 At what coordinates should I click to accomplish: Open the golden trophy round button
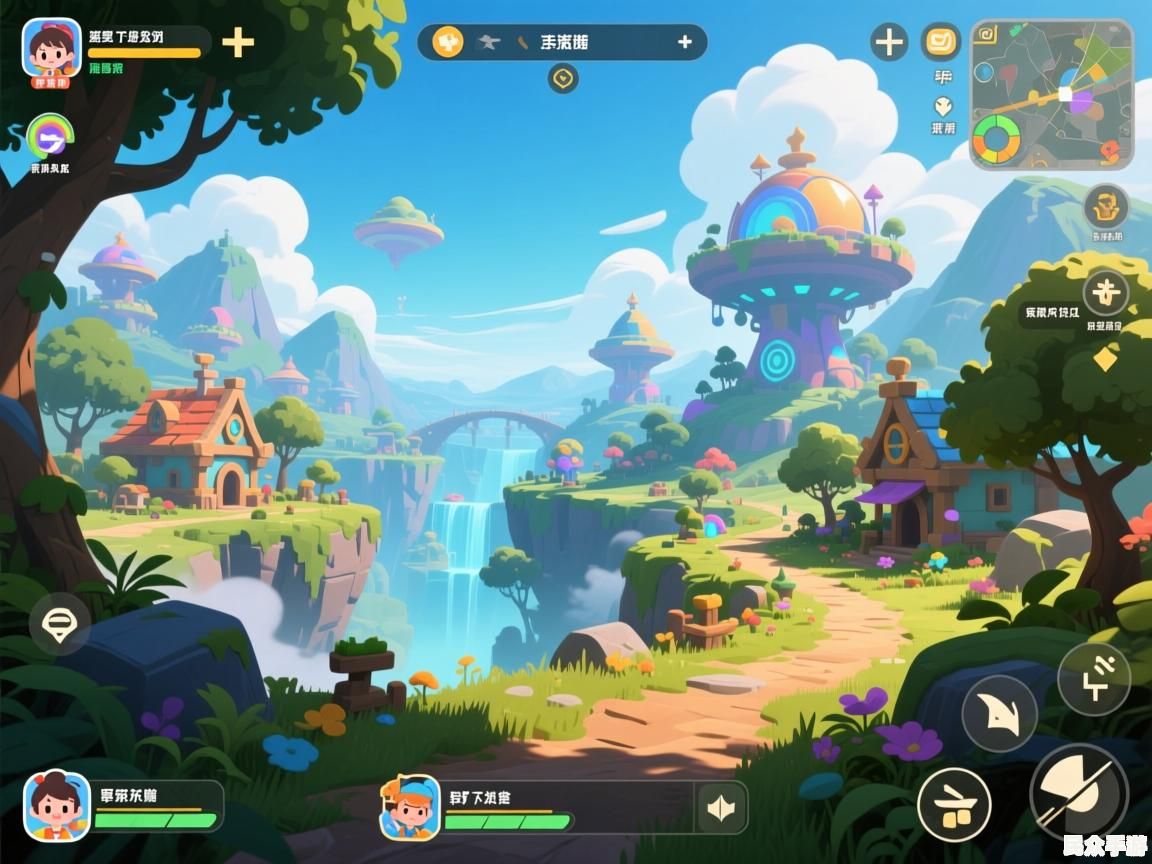pyautogui.click(x=1105, y=207)
